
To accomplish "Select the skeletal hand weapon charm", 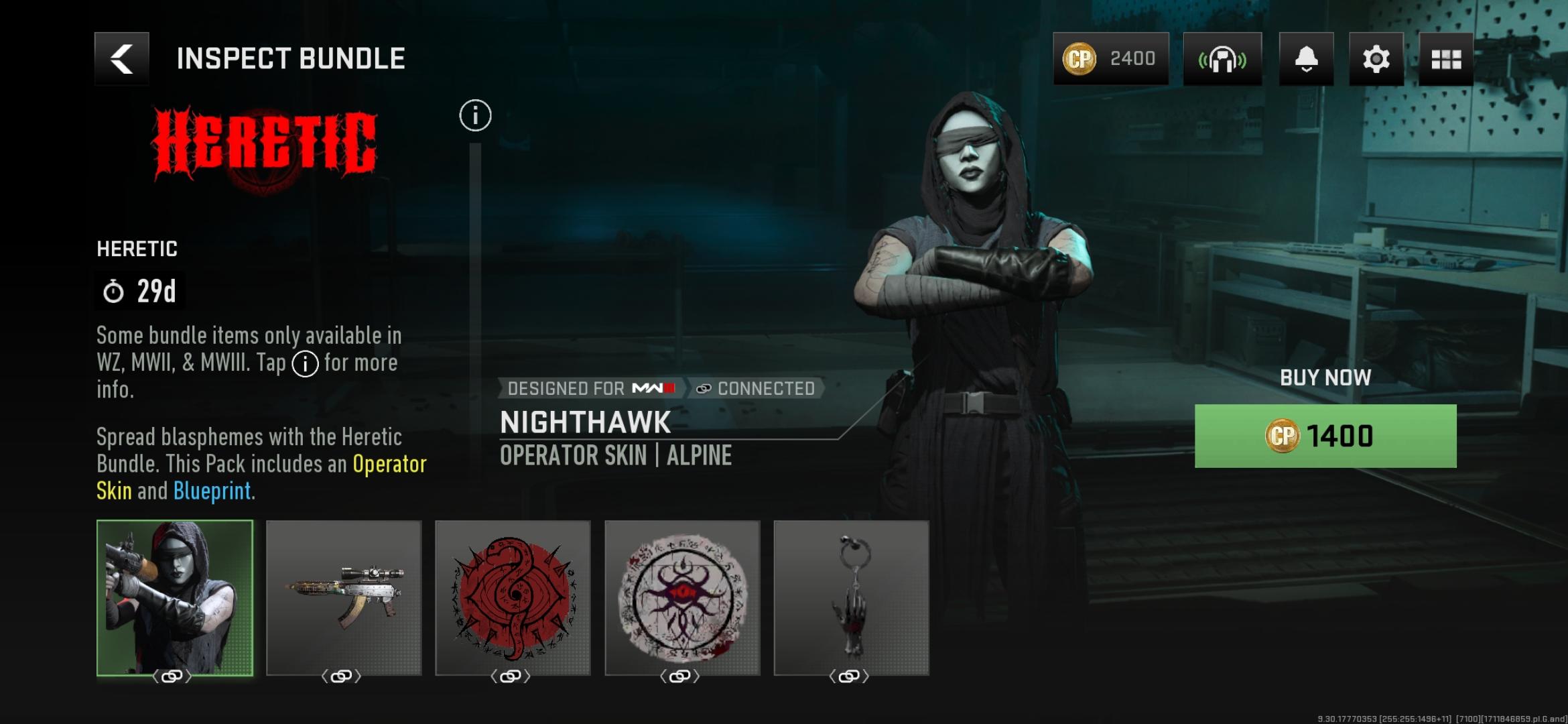I will 851,598.
